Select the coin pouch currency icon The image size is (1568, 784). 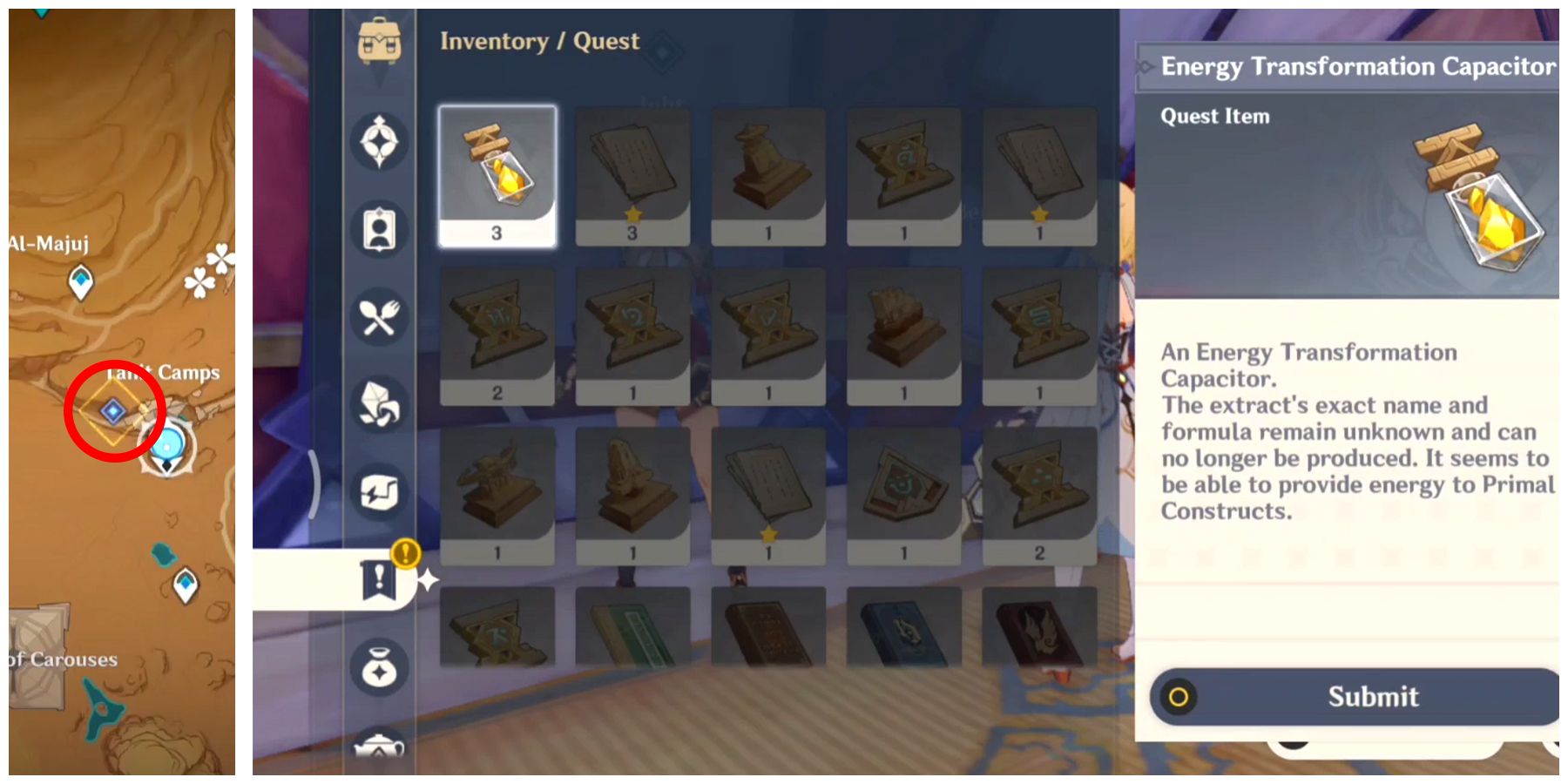point(379,666)
